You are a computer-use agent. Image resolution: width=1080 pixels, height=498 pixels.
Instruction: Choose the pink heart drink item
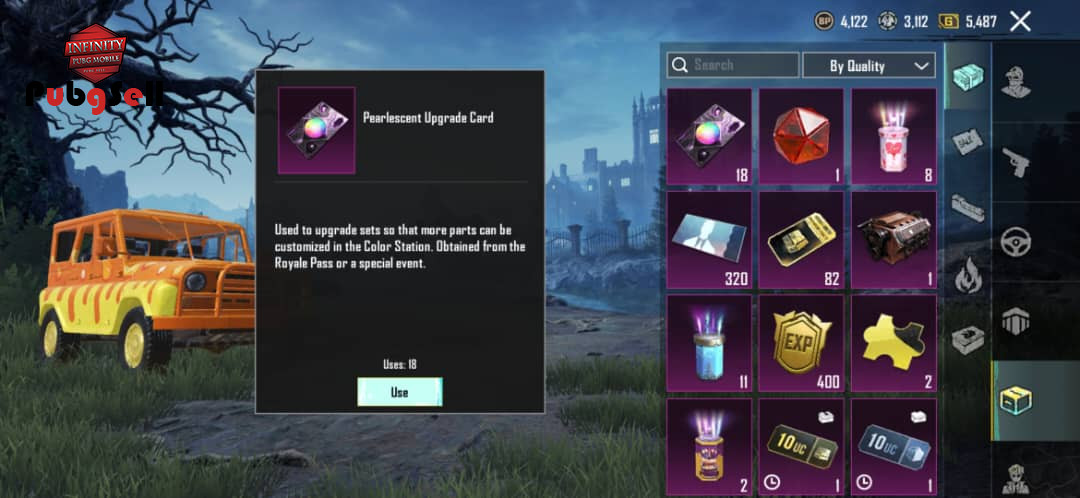point(893,136)
